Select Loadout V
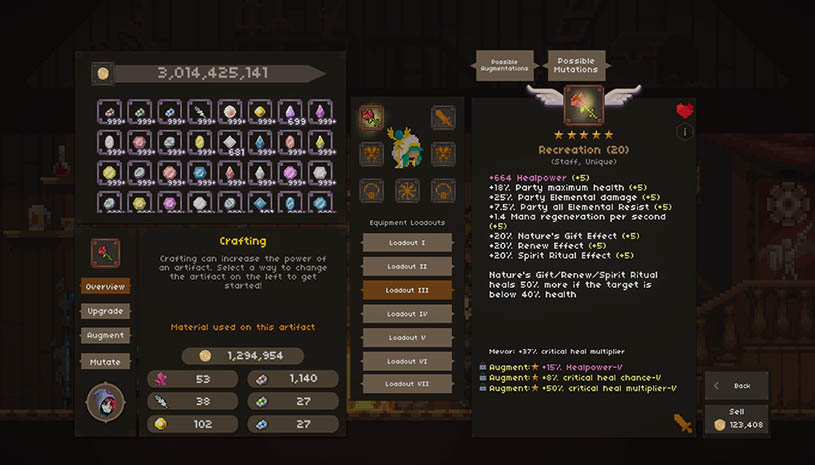 pyautogui.click(x=407, y=337)
